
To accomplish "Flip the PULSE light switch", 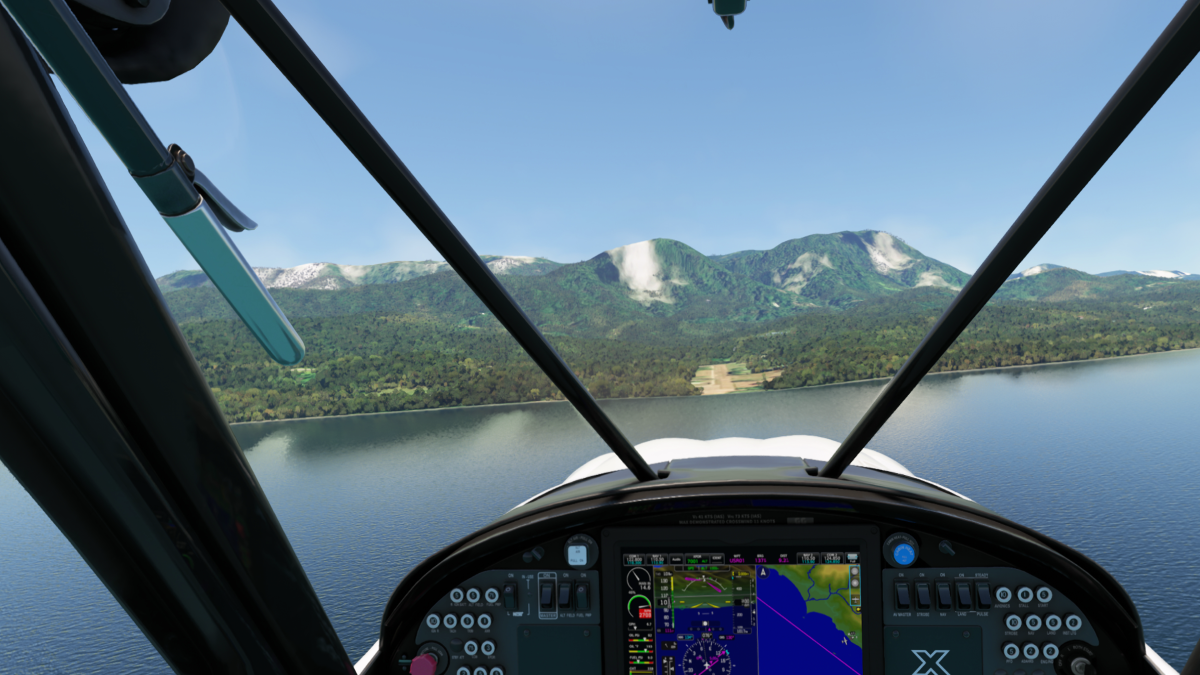I will coord(984,595).
